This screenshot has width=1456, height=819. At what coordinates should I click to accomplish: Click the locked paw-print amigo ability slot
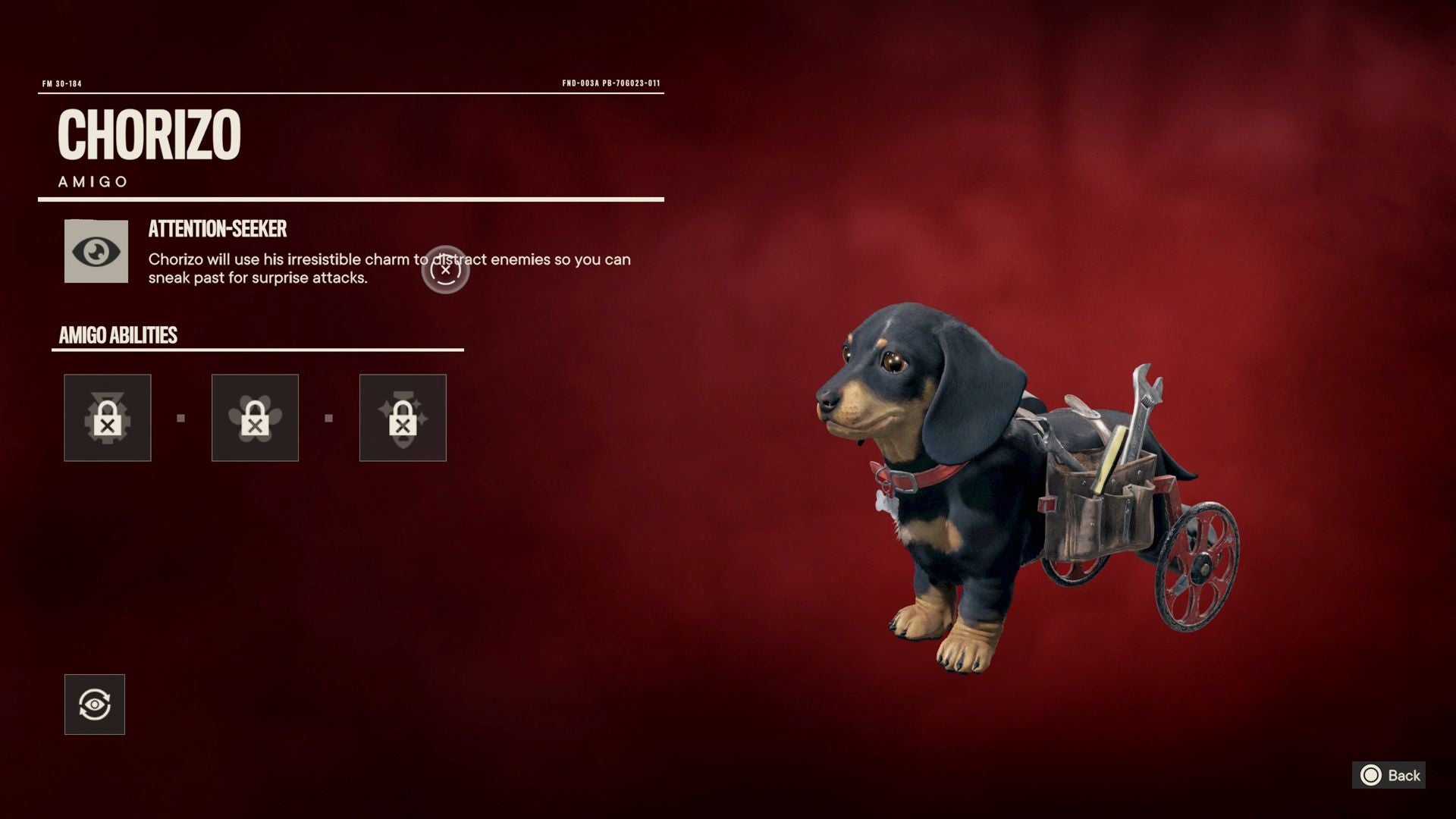coord(255,417)
